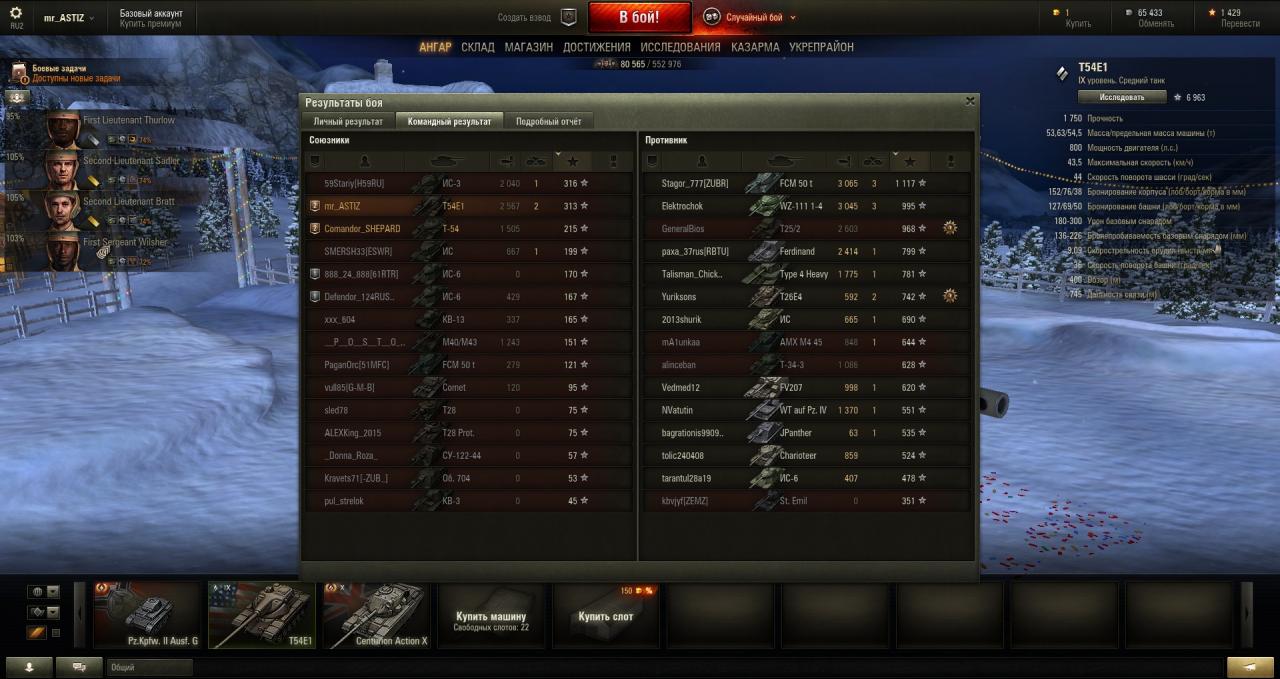Open ДОСТИЖЕНИЯ from the top menu
This screenshot has height=679, width=1280.
(597, 47)
